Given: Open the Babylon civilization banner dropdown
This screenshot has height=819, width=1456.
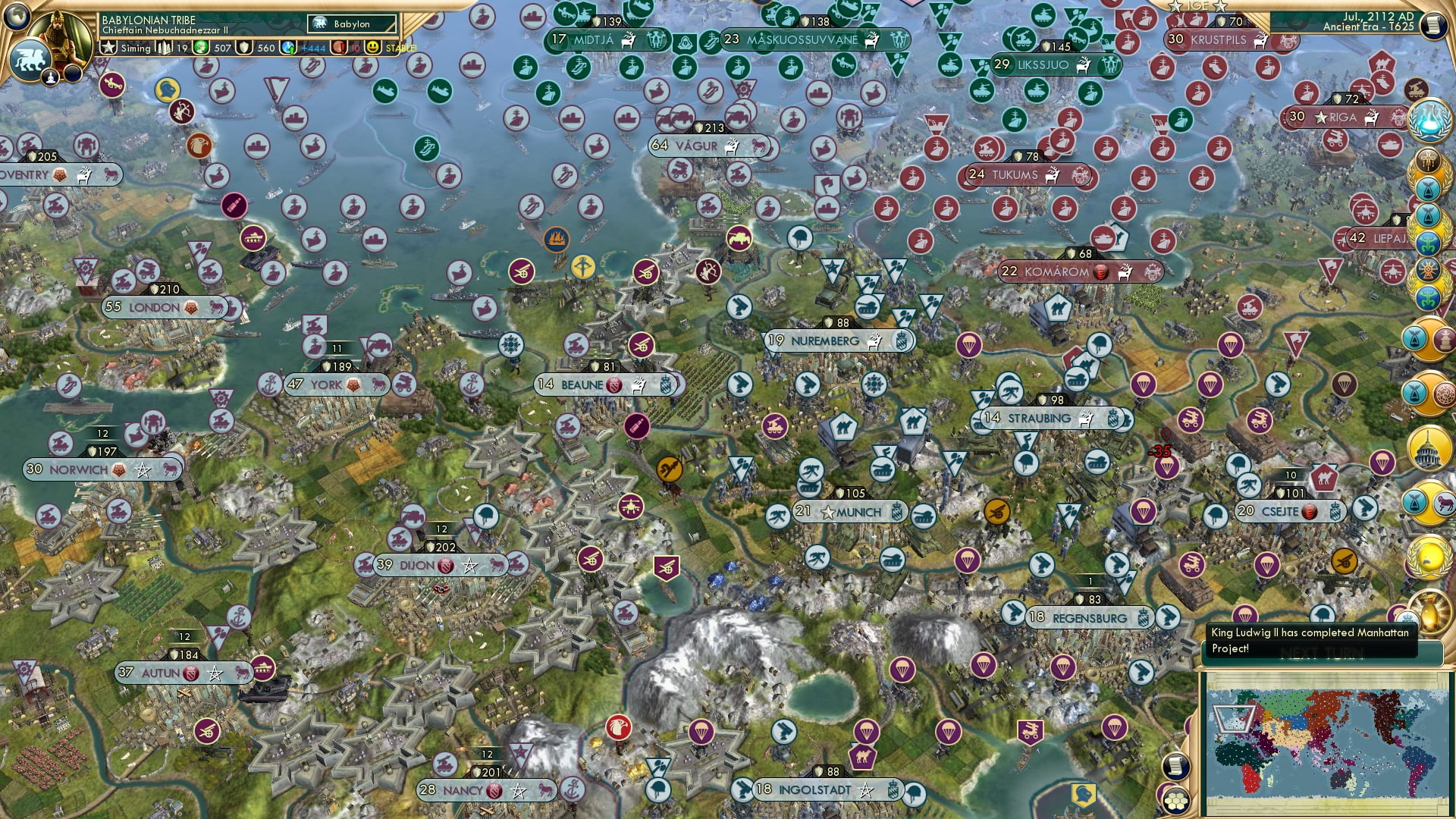Looking at the screenshot, I should 351,24.
